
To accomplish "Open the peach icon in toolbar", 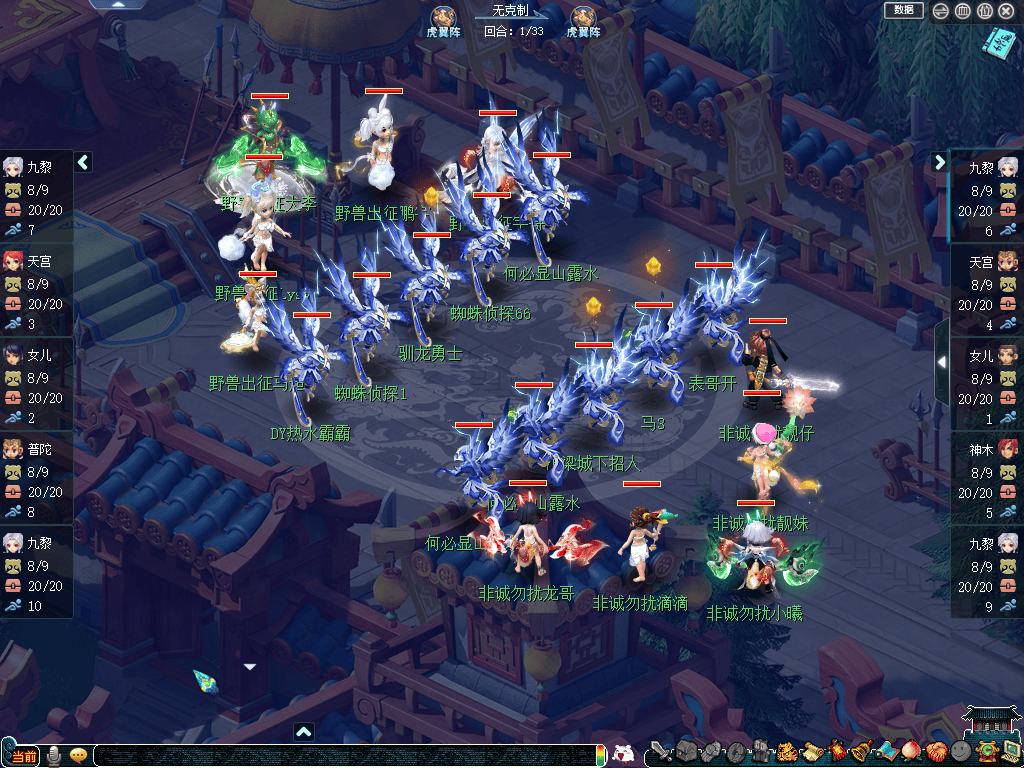I will 910,751.
